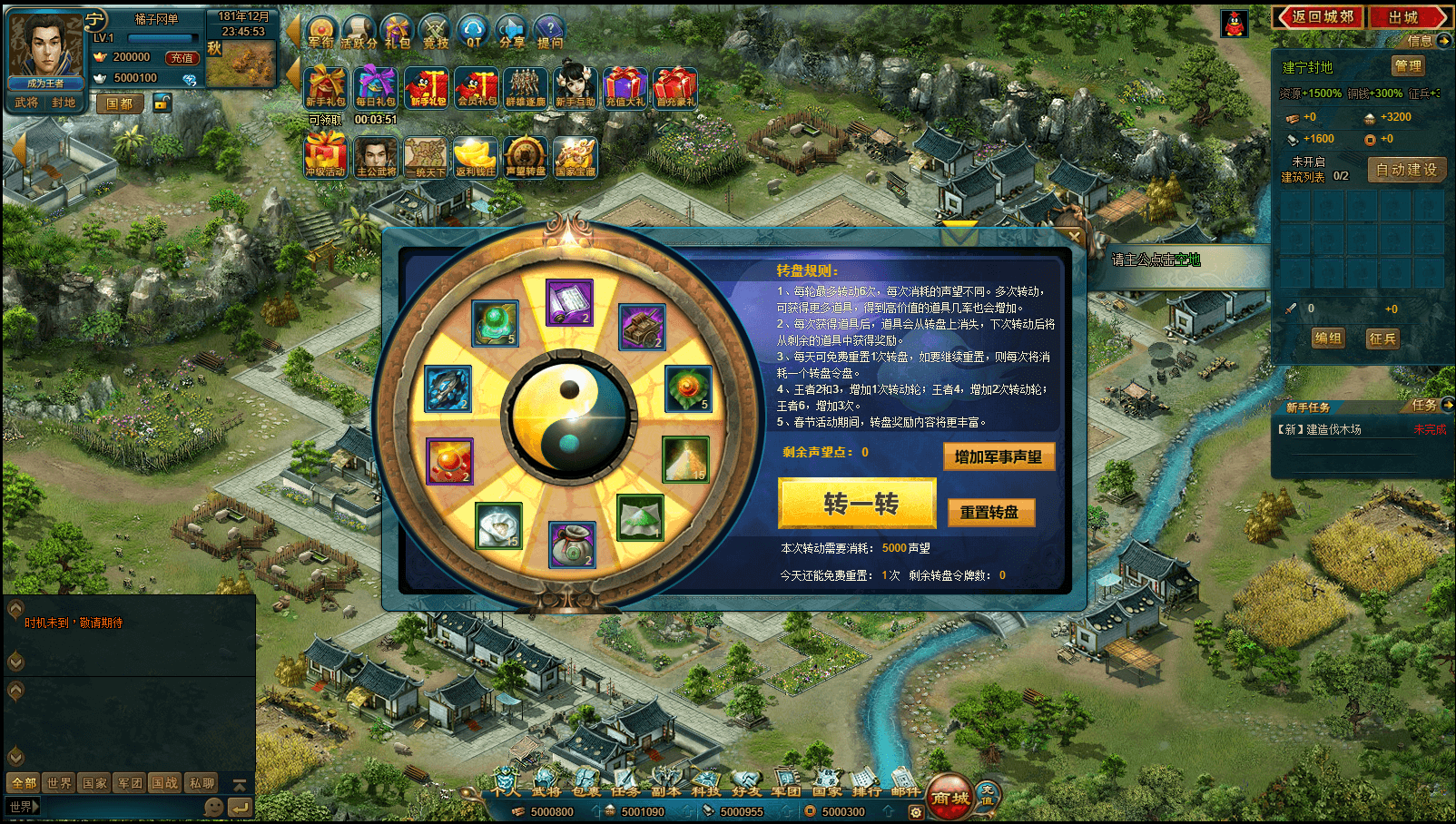Leave the city with 出城
The image size is (1456, 824).
[1405, 17]
